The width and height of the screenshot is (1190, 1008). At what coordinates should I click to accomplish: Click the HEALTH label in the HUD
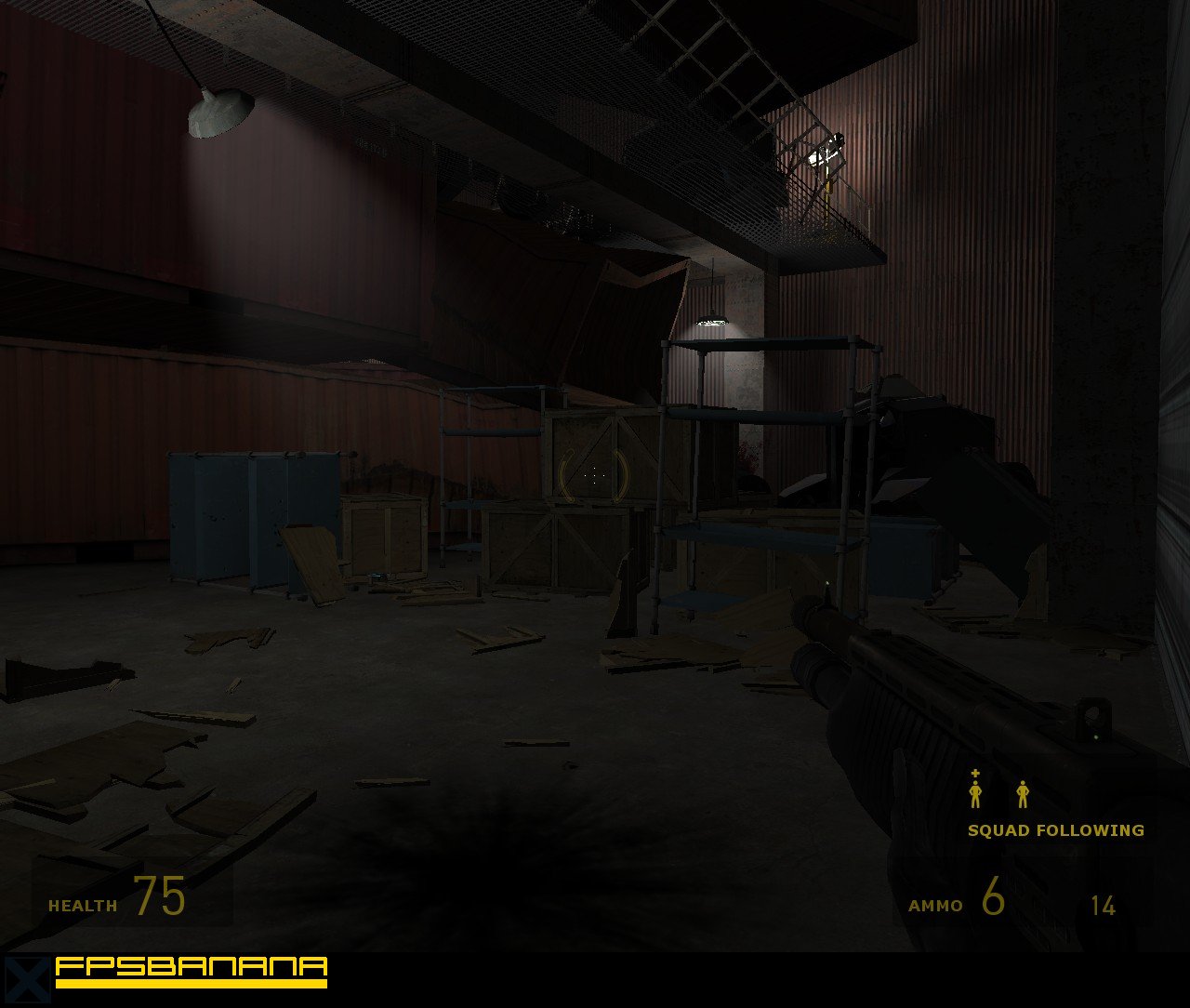tap(83, 904)
